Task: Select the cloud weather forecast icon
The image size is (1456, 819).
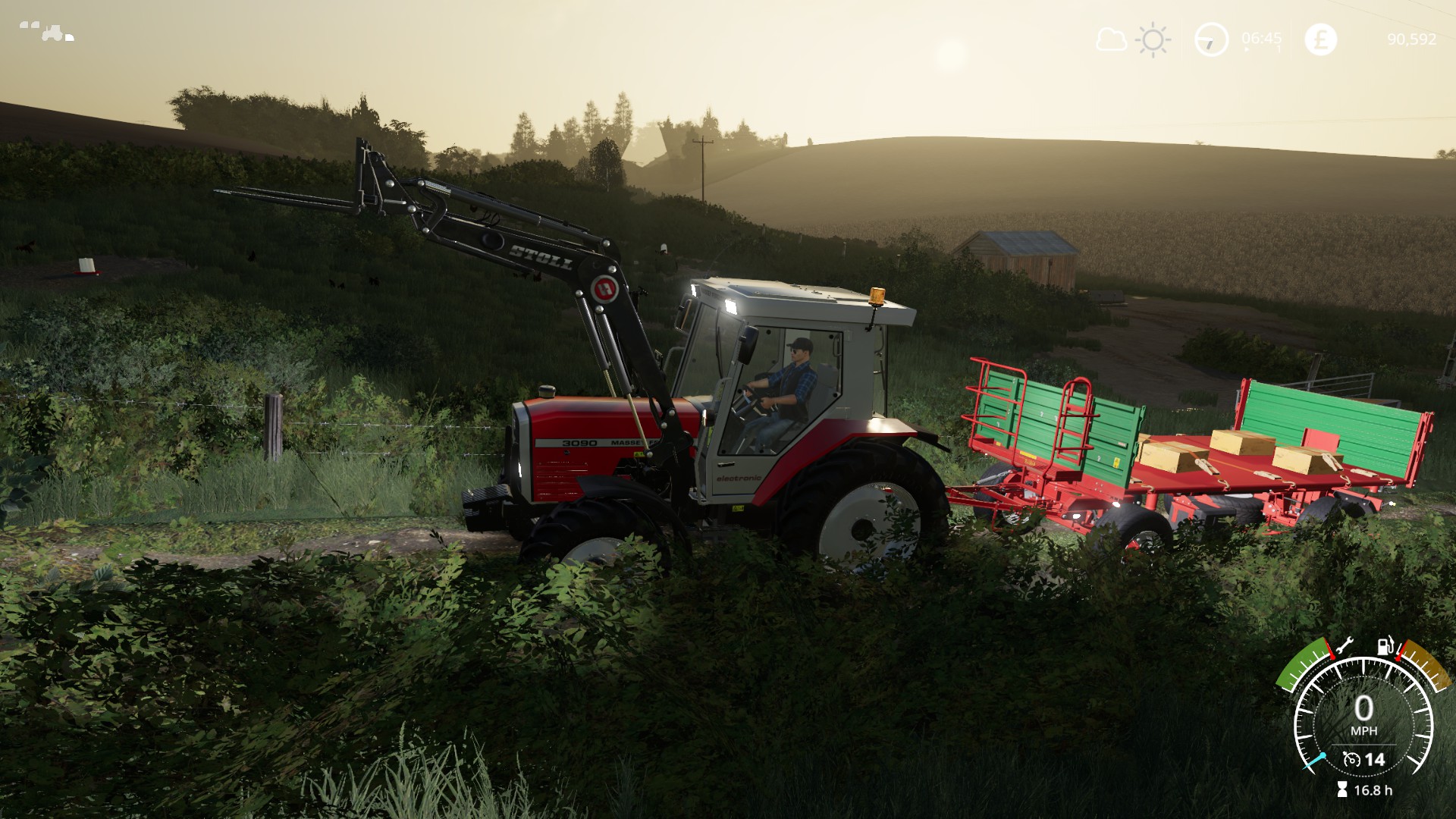Action: click(x=1111, y=39)
